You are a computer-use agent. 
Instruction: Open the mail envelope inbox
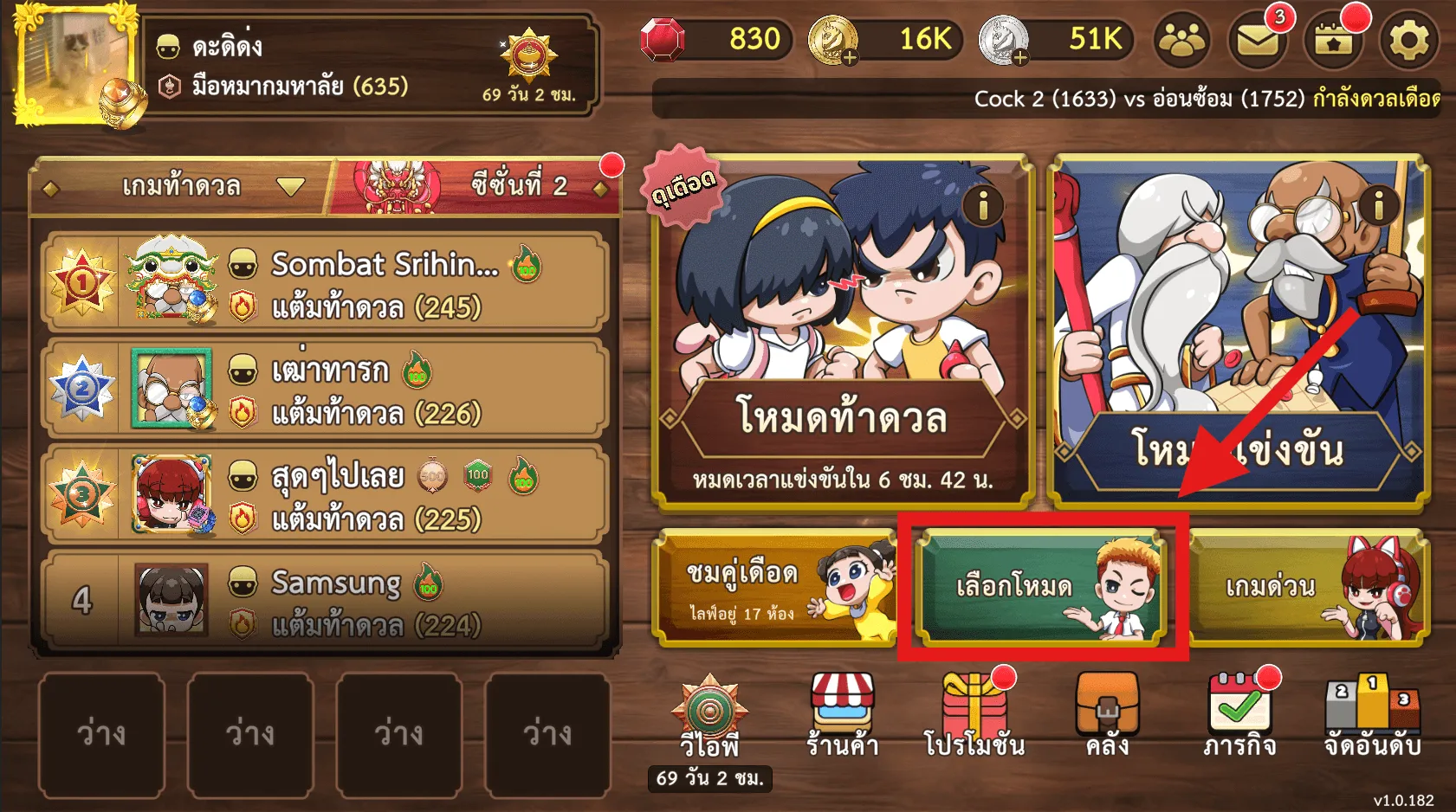pyautogui.click(x=1258, y=40)
